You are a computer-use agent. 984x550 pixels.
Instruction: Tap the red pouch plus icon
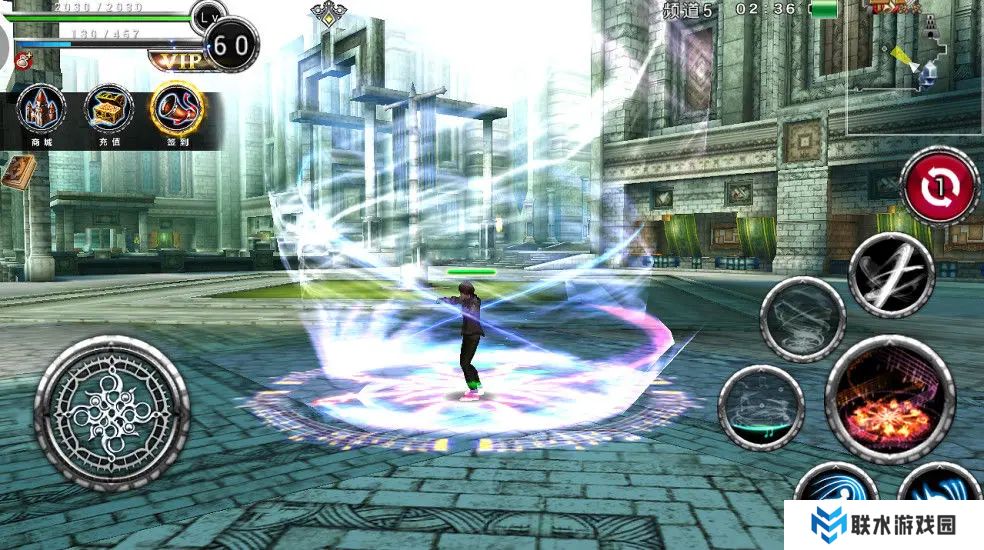point(21,60)
